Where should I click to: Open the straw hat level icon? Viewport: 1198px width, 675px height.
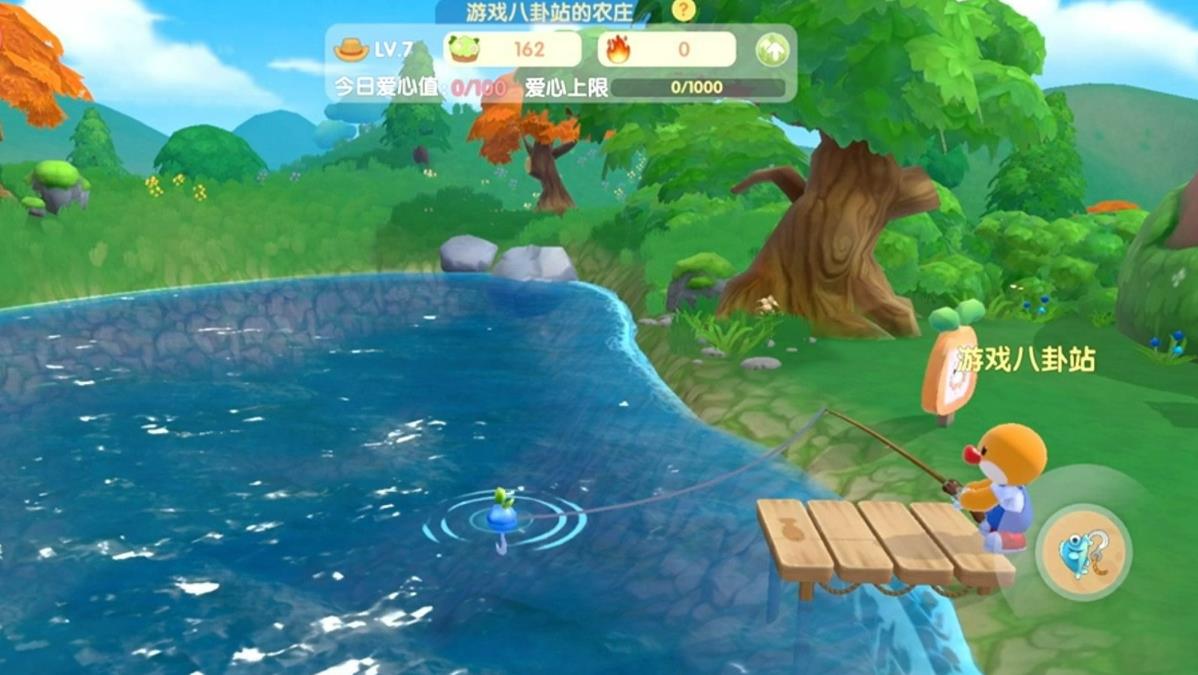(351, 49)
